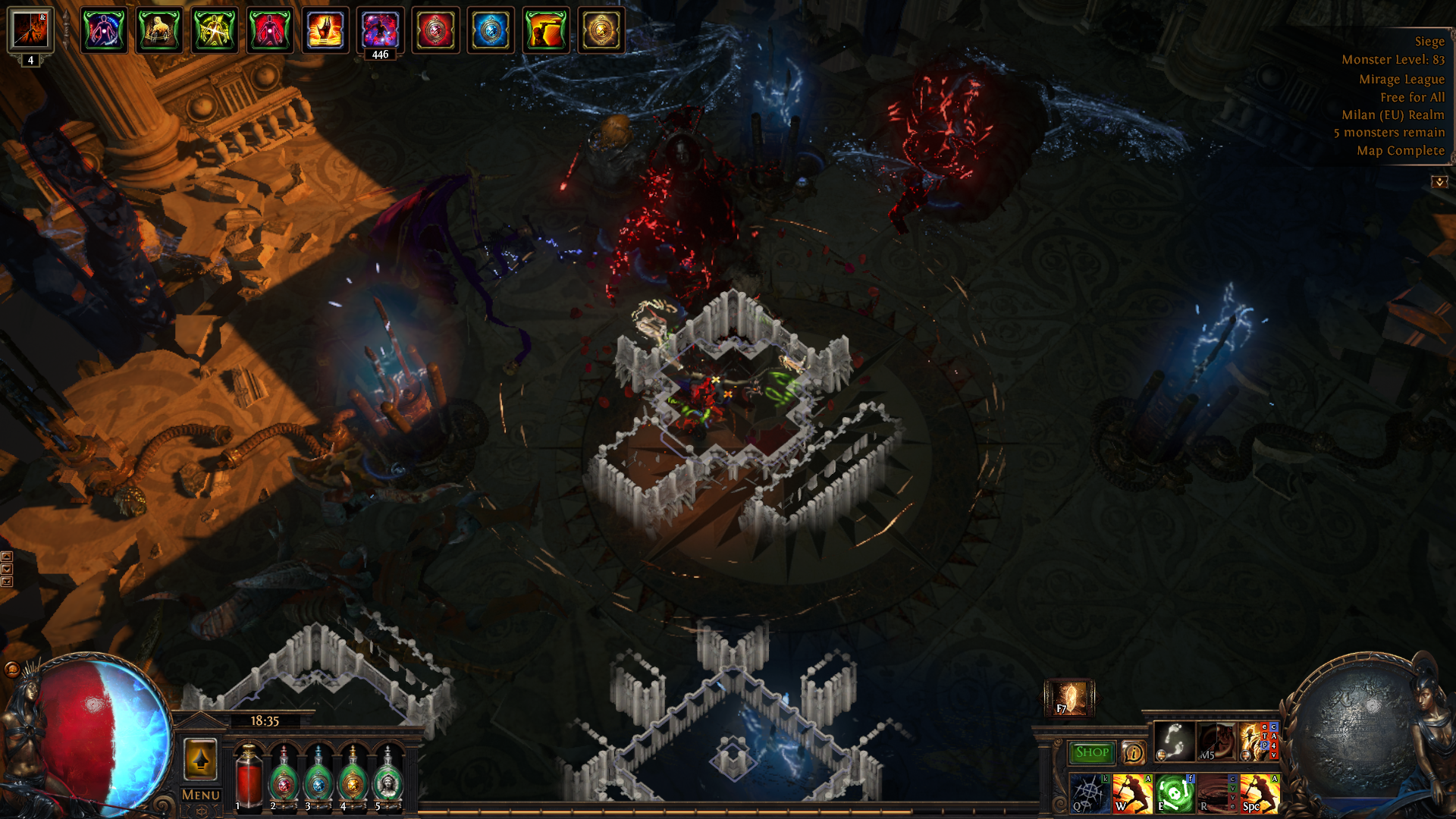
Task: Open the green Shop button
Action: click(1091, 752)
